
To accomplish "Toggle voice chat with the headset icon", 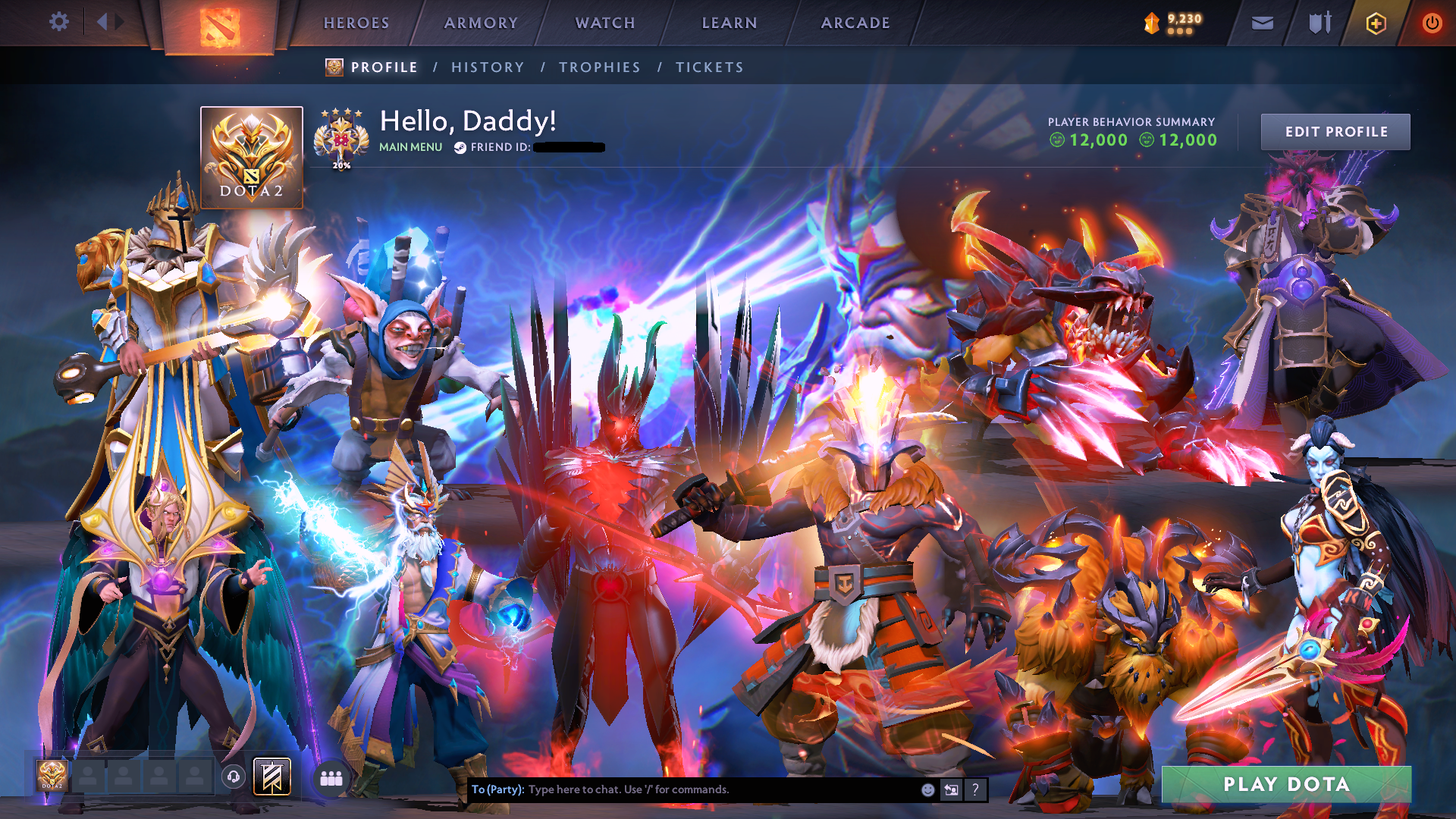I will point(235,777).
